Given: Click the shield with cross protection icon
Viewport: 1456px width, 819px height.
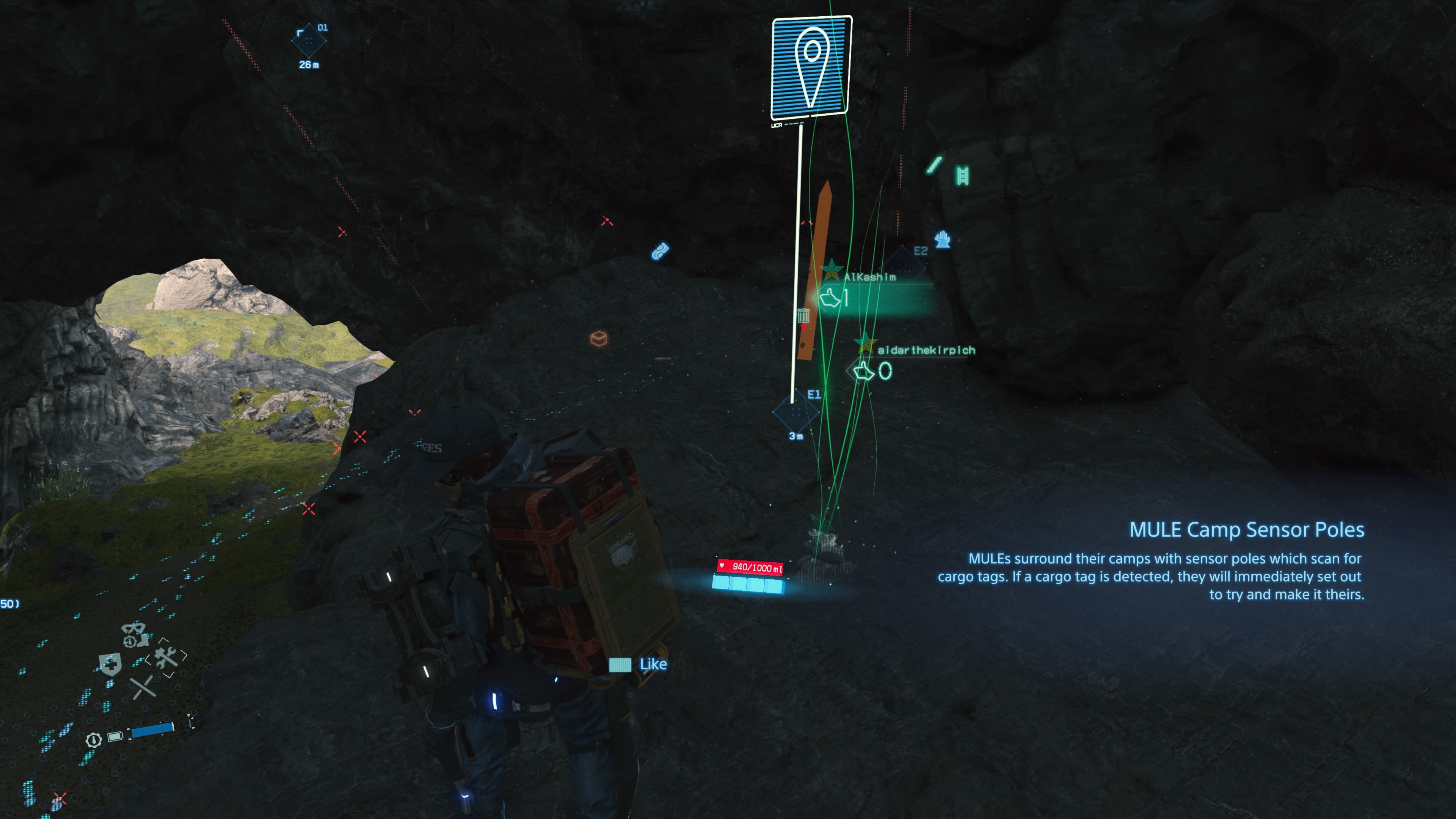Looking at the screenshot, I should (110, 665).
